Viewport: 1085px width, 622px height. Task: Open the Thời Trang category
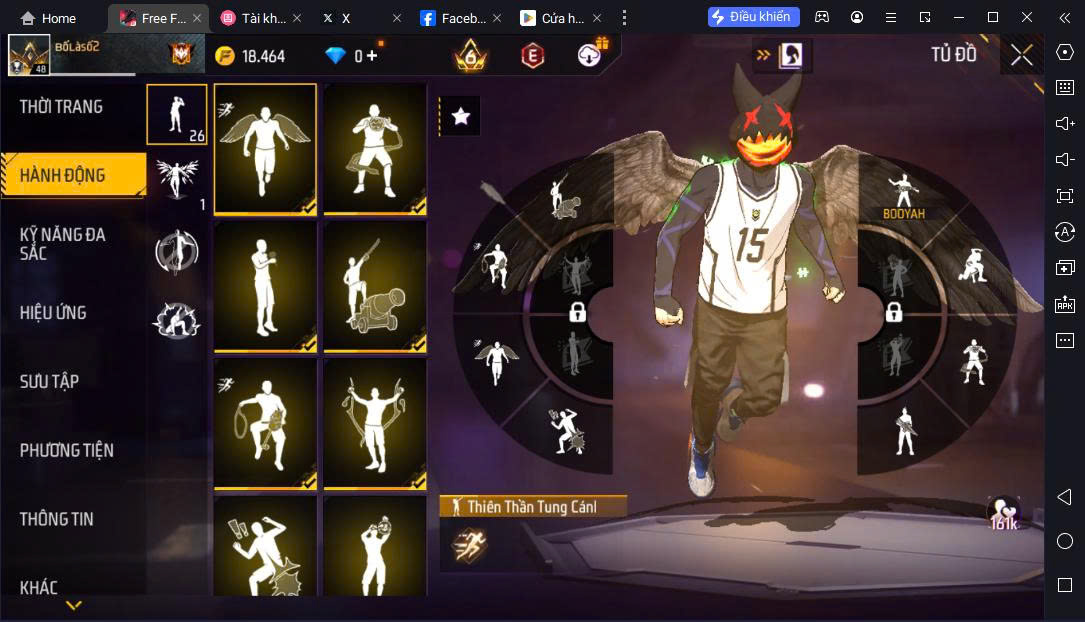62,107
